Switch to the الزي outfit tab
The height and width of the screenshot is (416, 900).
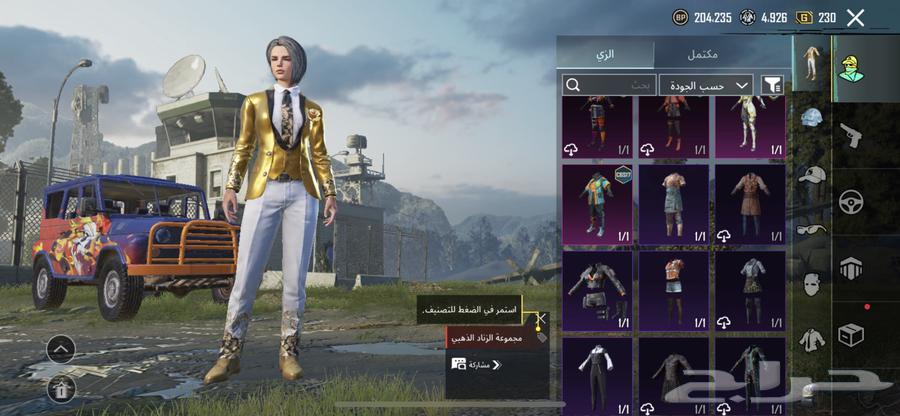coord(606,53)
